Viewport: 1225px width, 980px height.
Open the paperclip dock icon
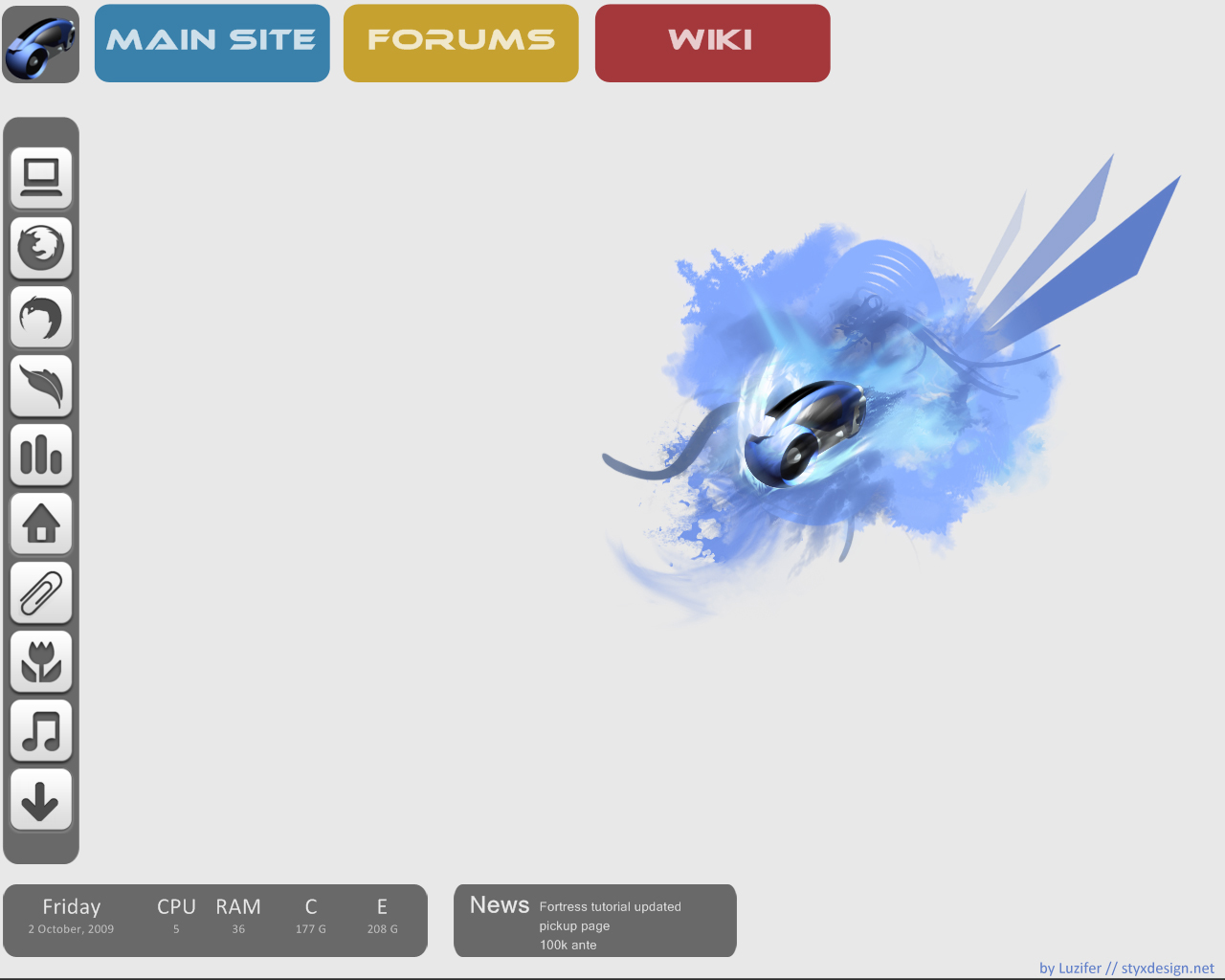click(x=41, y=592)
